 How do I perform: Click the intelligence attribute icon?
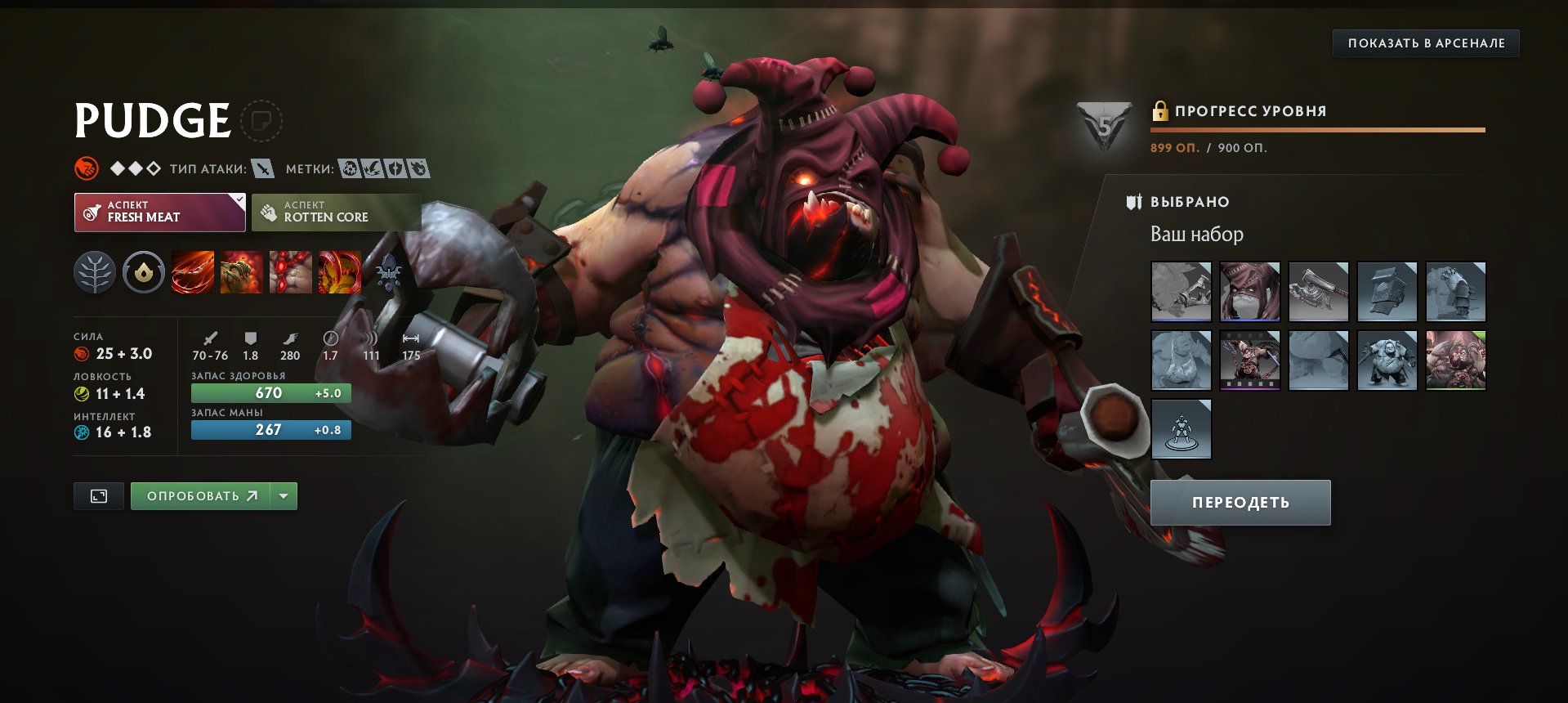80,432
